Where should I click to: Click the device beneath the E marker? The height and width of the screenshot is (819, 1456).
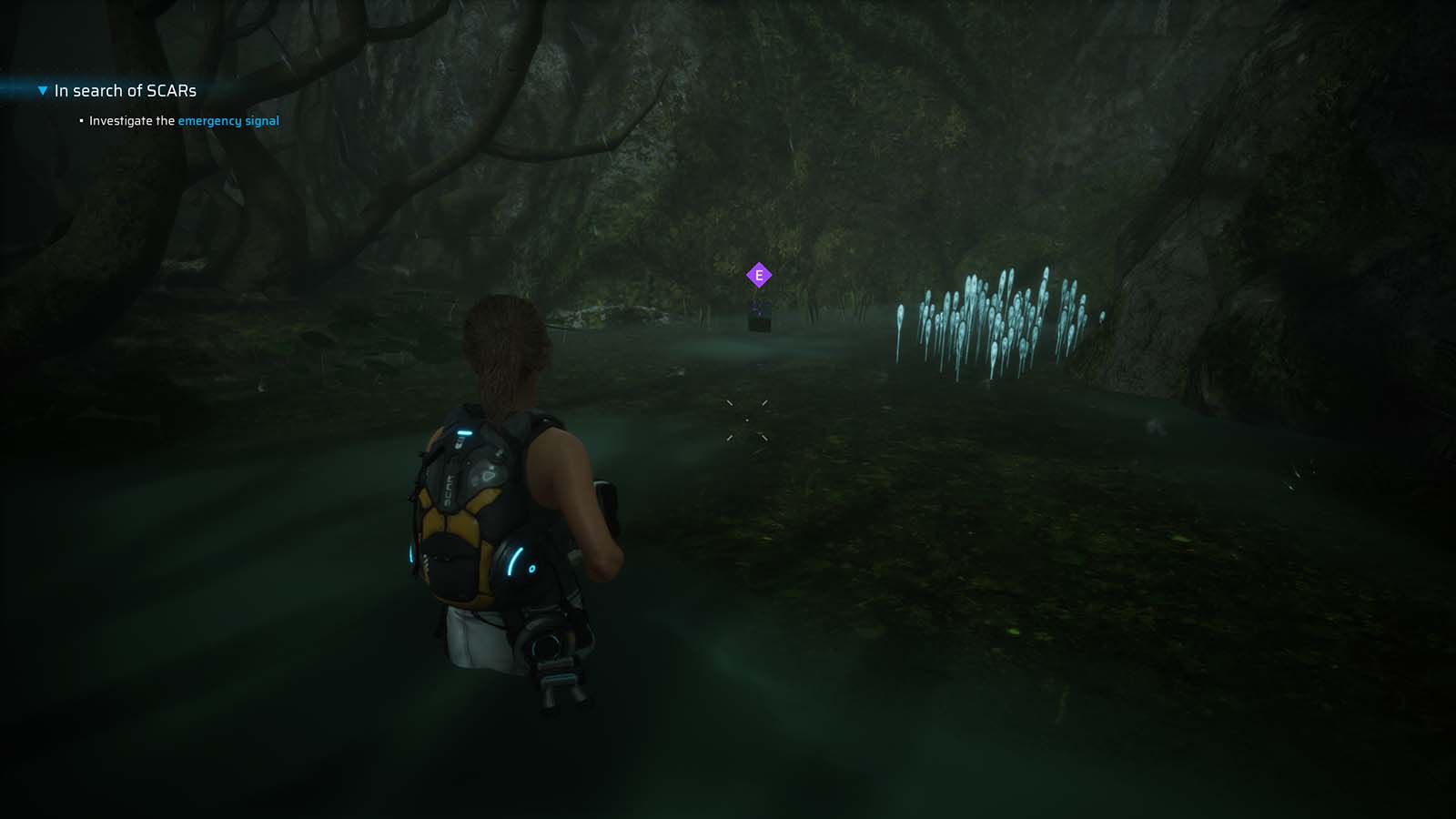click(x=758, y=318)
